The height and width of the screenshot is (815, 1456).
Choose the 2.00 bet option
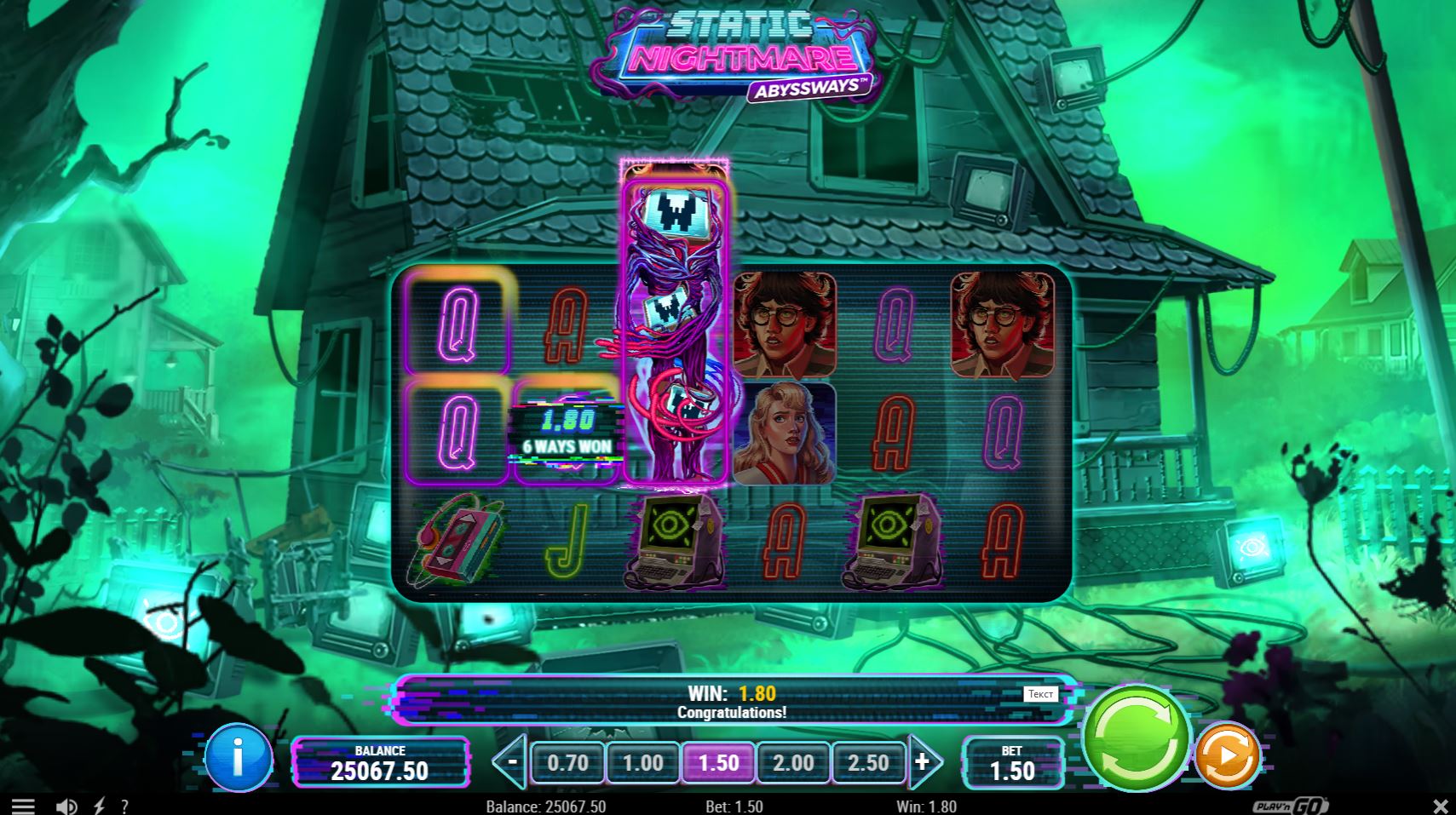tap(793, 763)
